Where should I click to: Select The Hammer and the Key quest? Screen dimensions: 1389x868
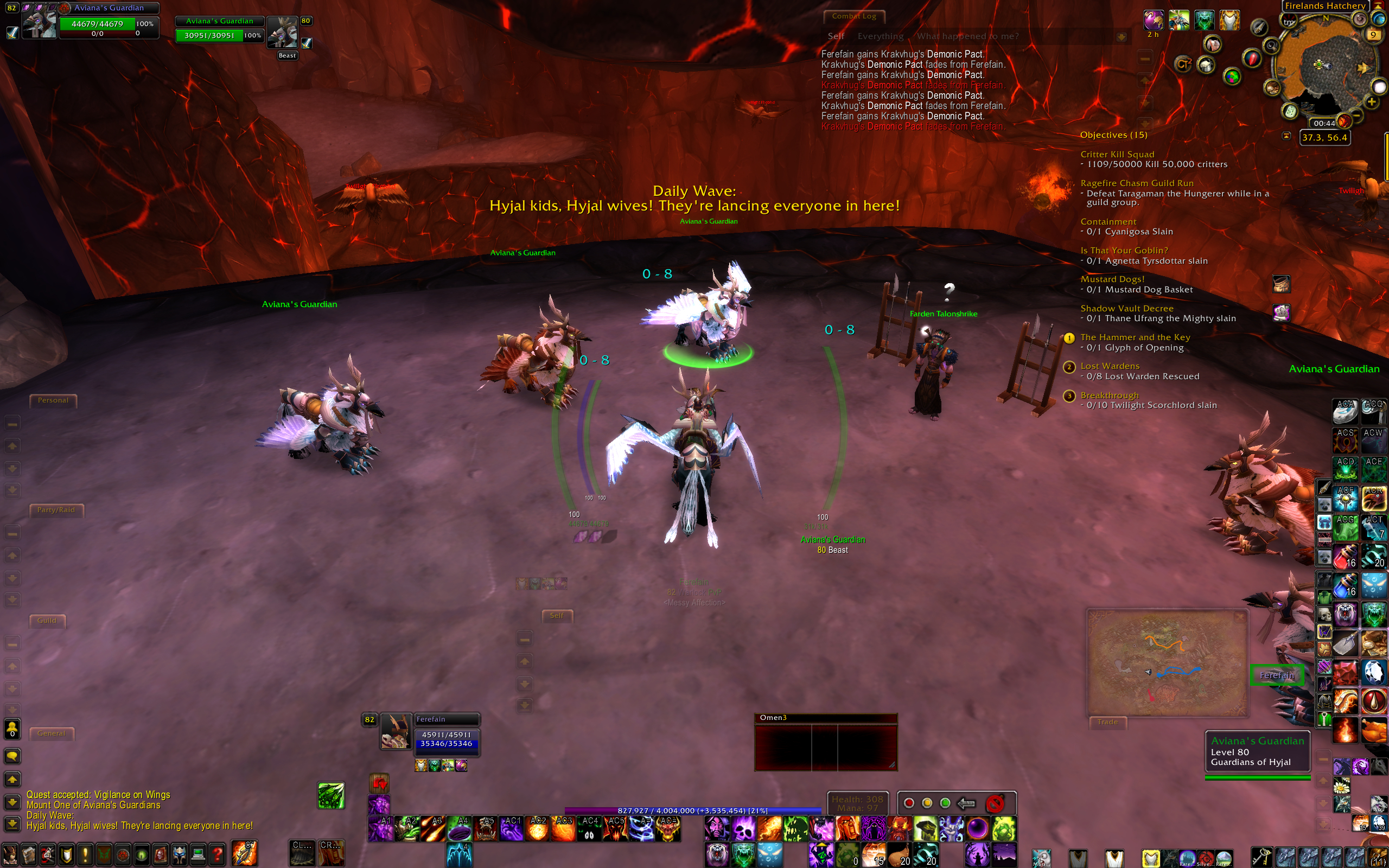pyautogui.click(x=1135, y=337)
